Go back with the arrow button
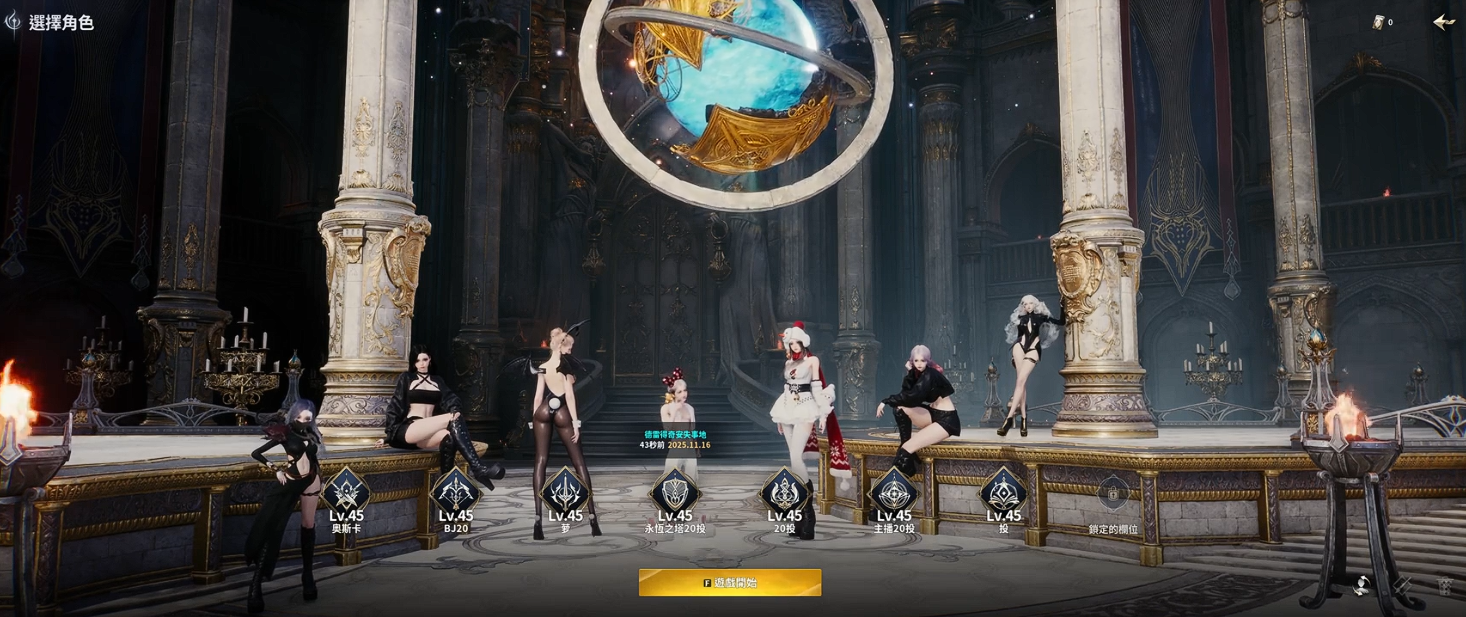 (1443, 22)
